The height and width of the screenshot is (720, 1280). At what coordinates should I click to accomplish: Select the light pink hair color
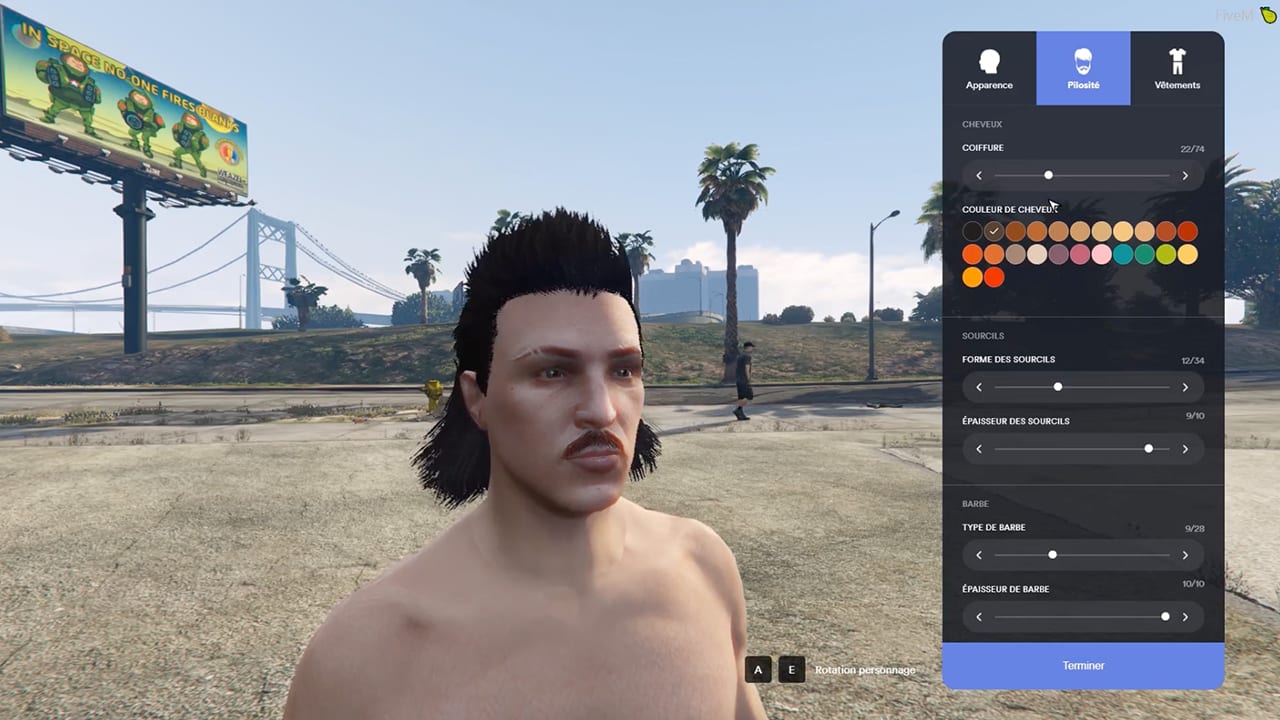(1101, 255)
